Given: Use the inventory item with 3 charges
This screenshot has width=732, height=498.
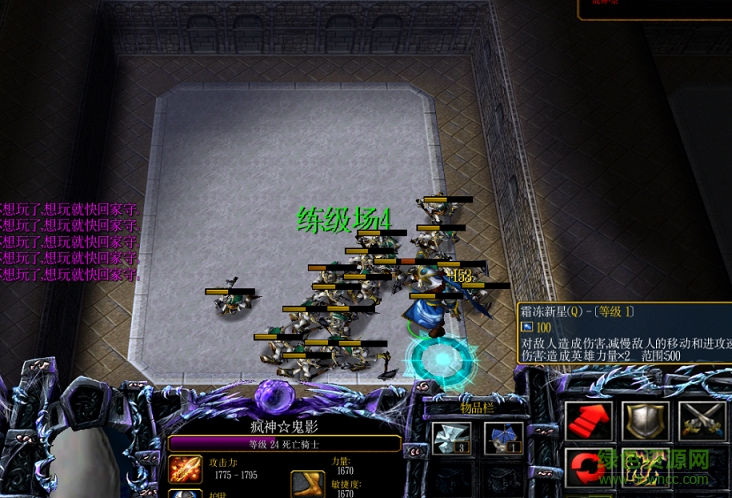Looking at the screenshot, I should pos(451,439).
